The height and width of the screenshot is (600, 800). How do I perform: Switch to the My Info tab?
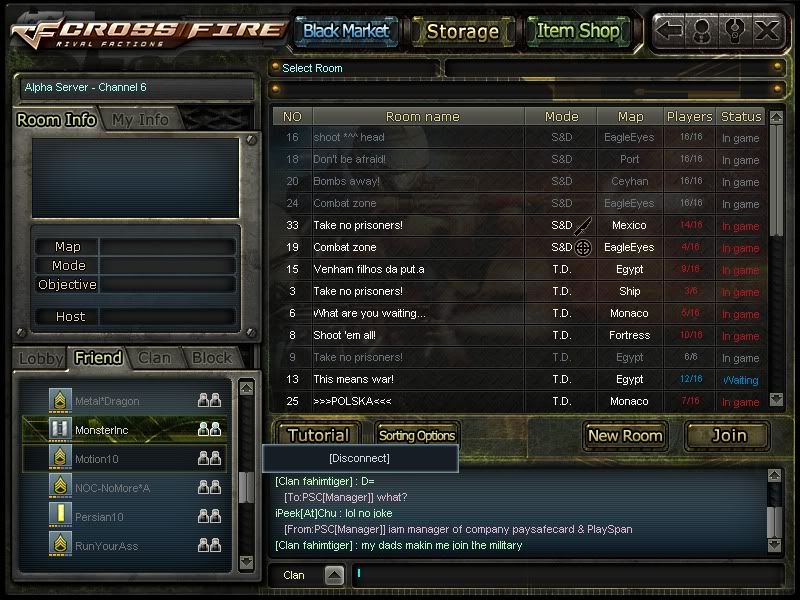(140, 120)
